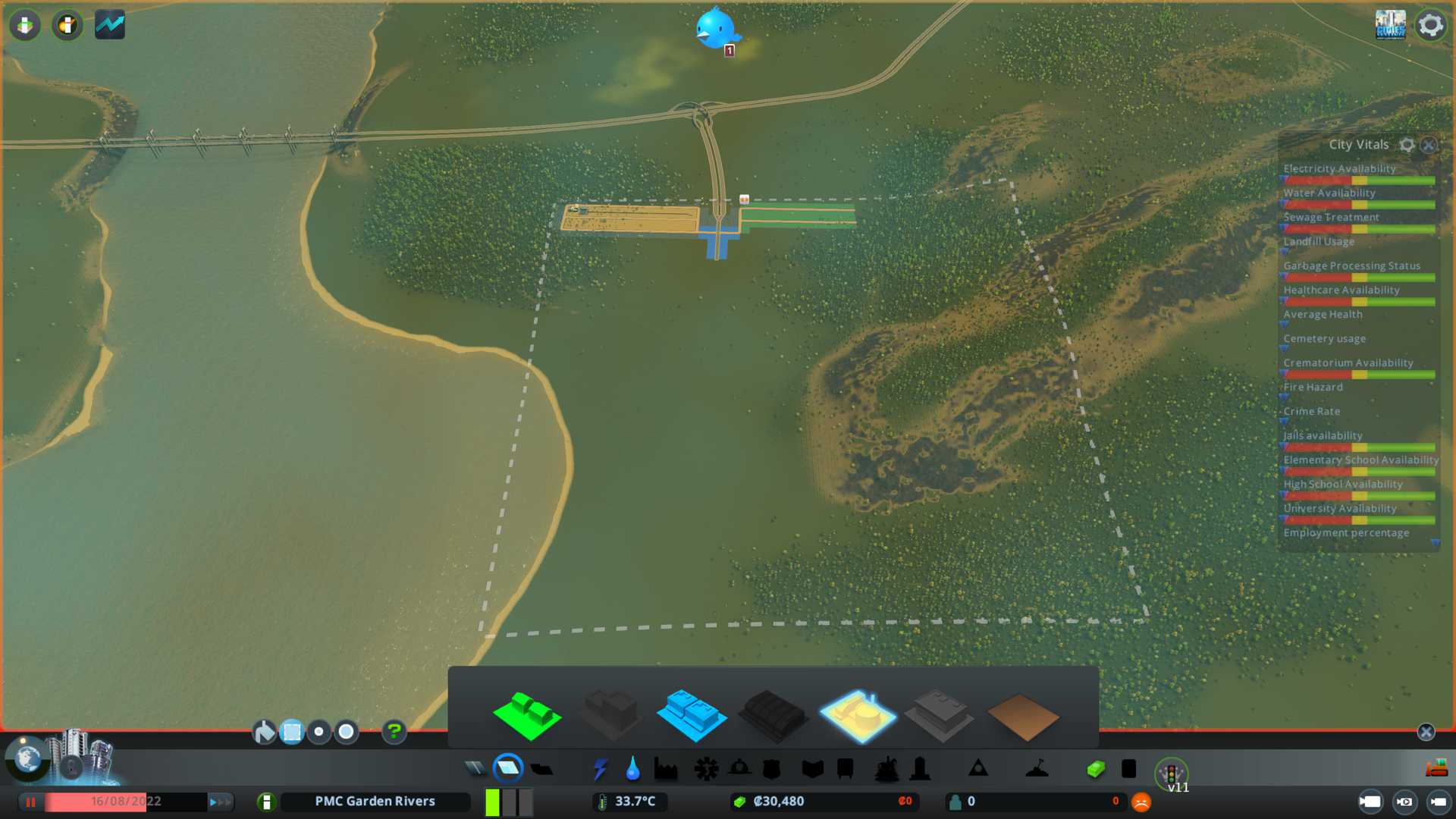
Task: Choose low density commercial zone
Action: [x=691, y=715]
